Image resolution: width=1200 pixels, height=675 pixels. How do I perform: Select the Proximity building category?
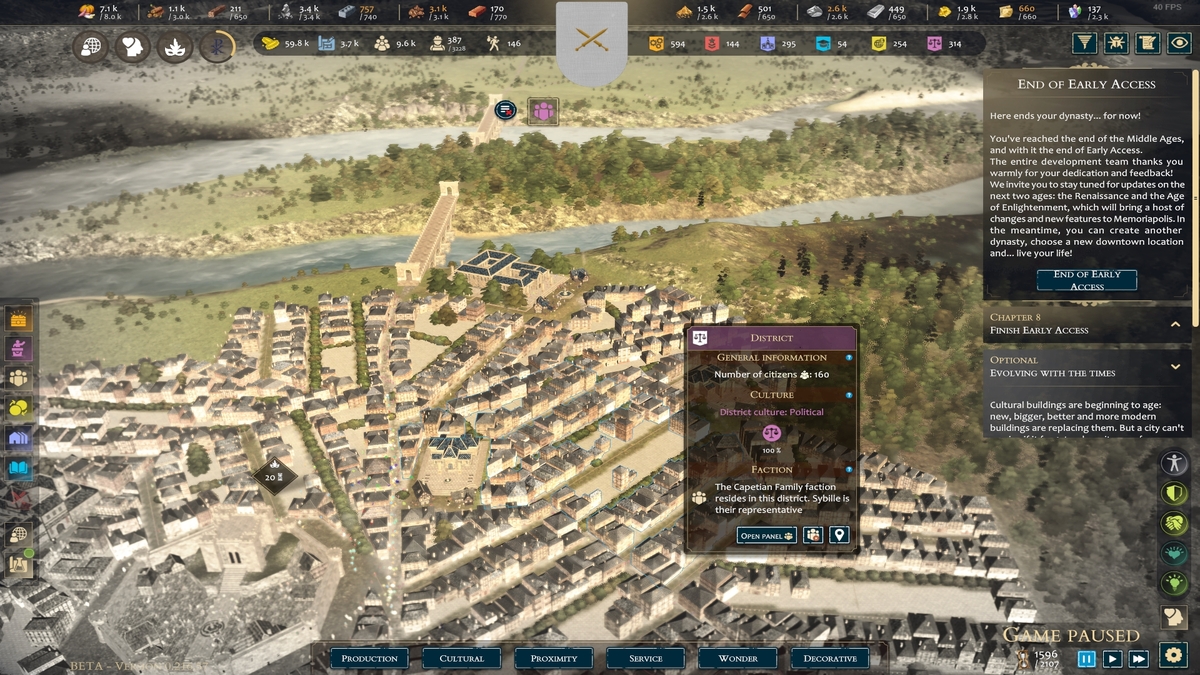coord(554,658)
